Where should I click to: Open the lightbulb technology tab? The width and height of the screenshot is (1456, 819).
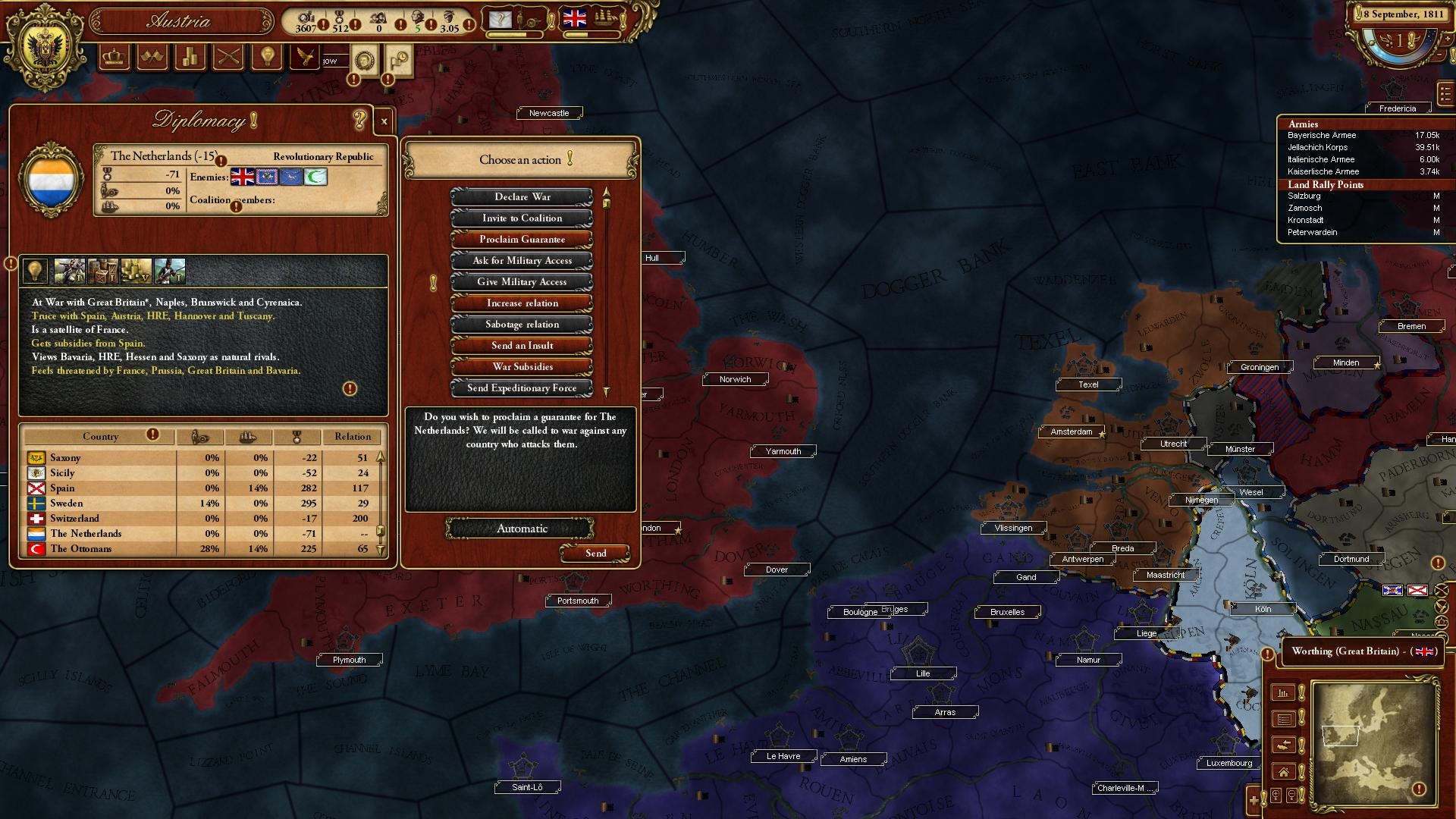point(267,57)
